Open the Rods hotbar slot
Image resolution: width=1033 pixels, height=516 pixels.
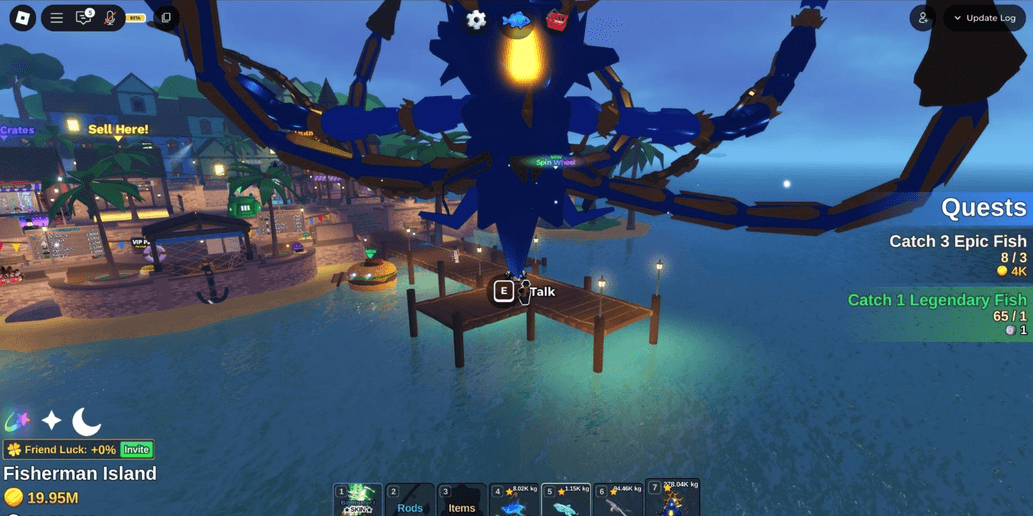coord(410,500)
